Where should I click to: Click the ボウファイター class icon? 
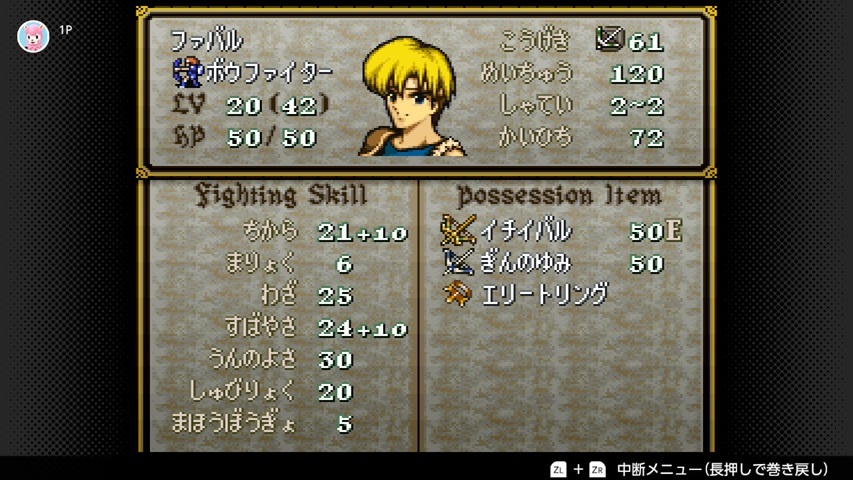[x=187, y=72]
